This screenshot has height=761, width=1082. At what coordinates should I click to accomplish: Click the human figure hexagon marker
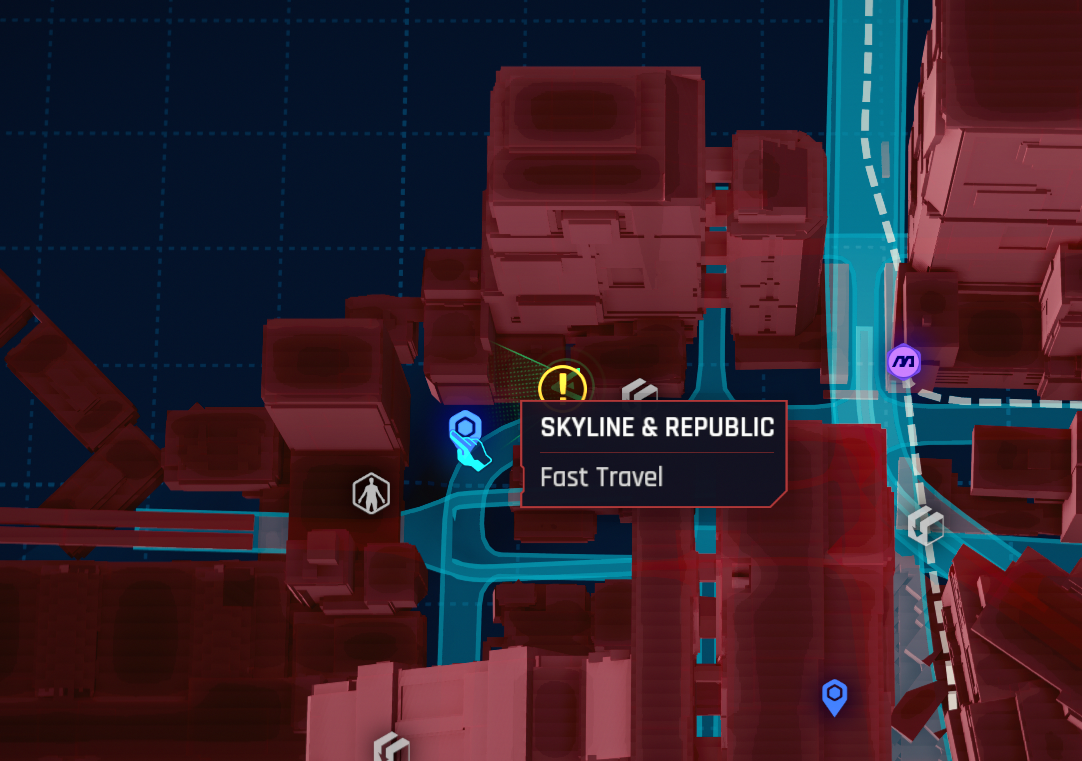(x=371, y=494)
